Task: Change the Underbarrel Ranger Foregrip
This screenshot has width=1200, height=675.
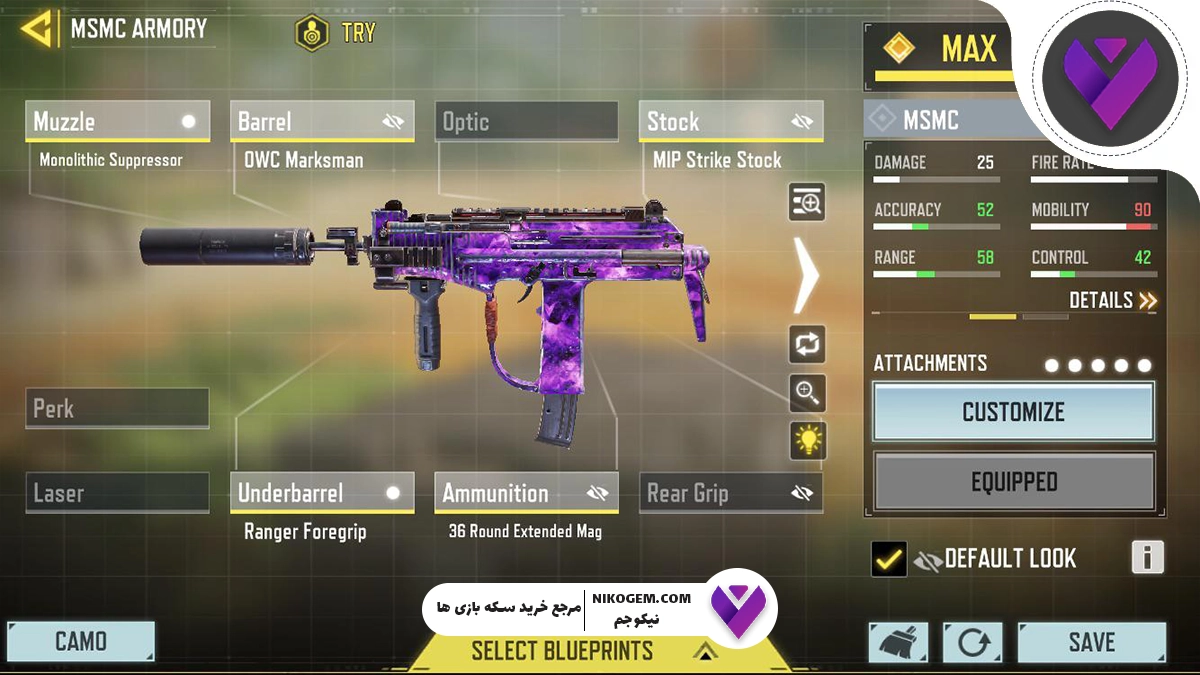Action: [x=321, y=493]
